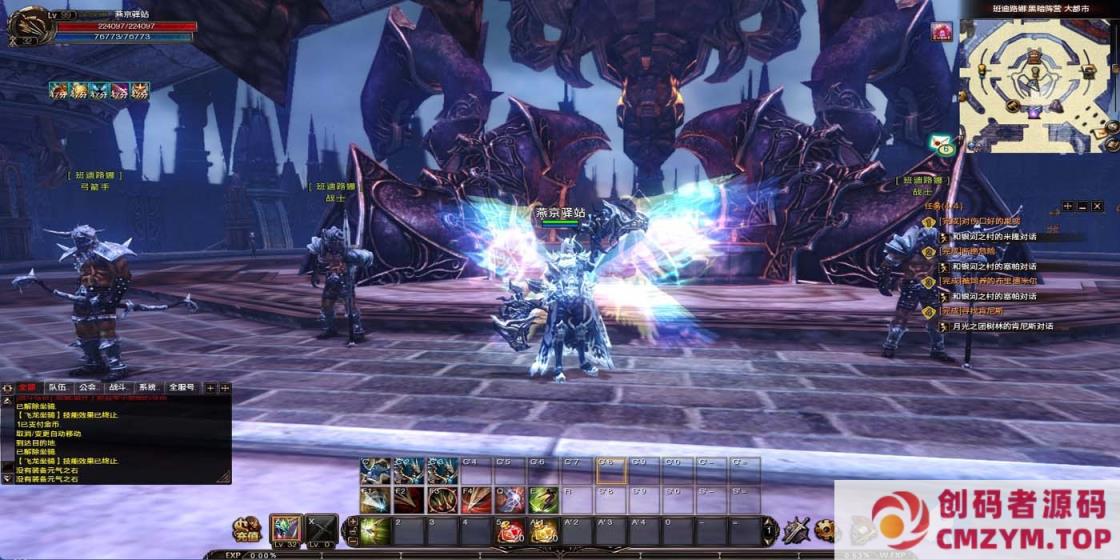Show the 系统 chat tab
1120x560 pixels.
(x=147, y=387)
